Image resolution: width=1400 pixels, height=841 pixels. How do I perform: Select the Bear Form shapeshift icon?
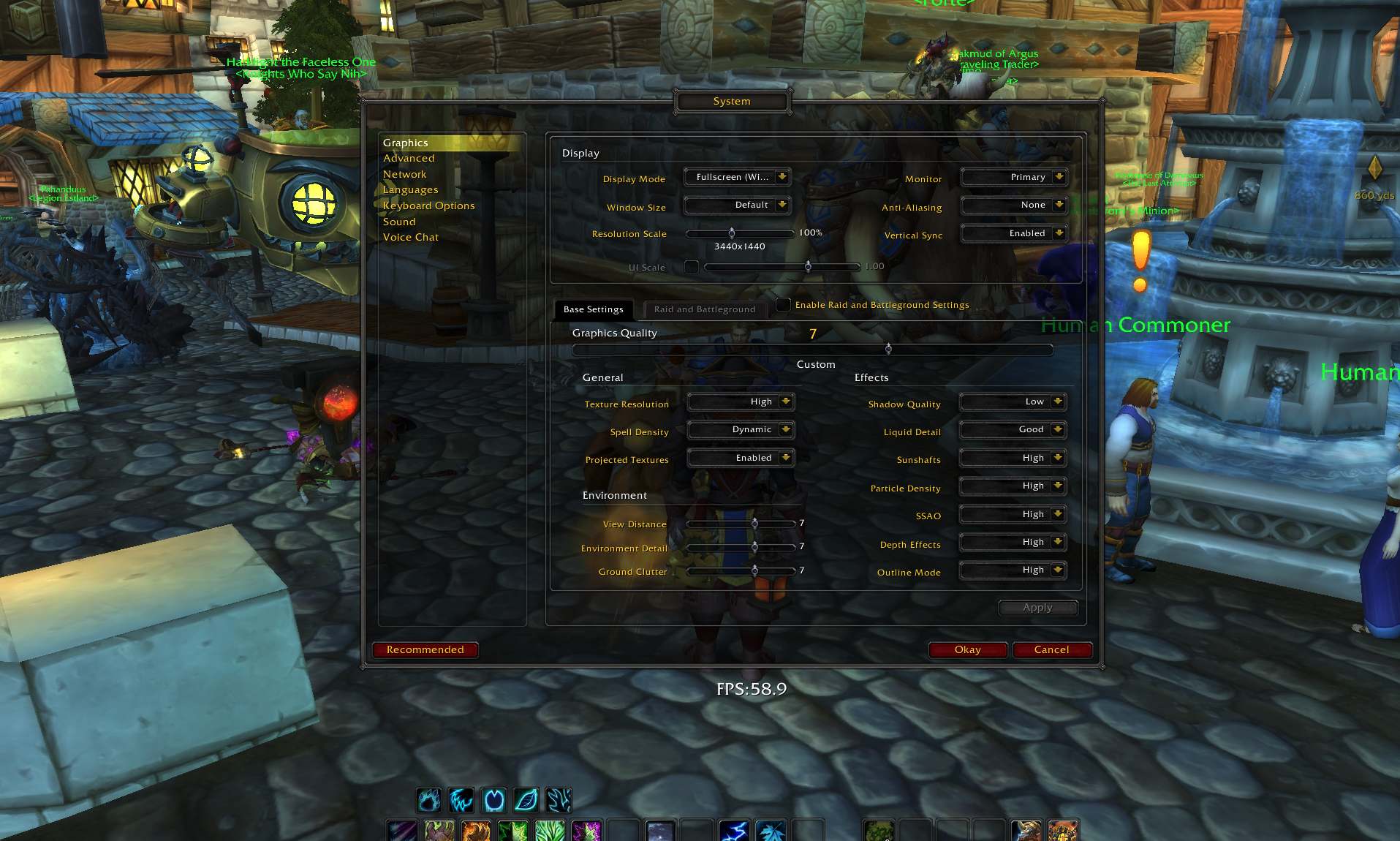click(x=428, y=800)
